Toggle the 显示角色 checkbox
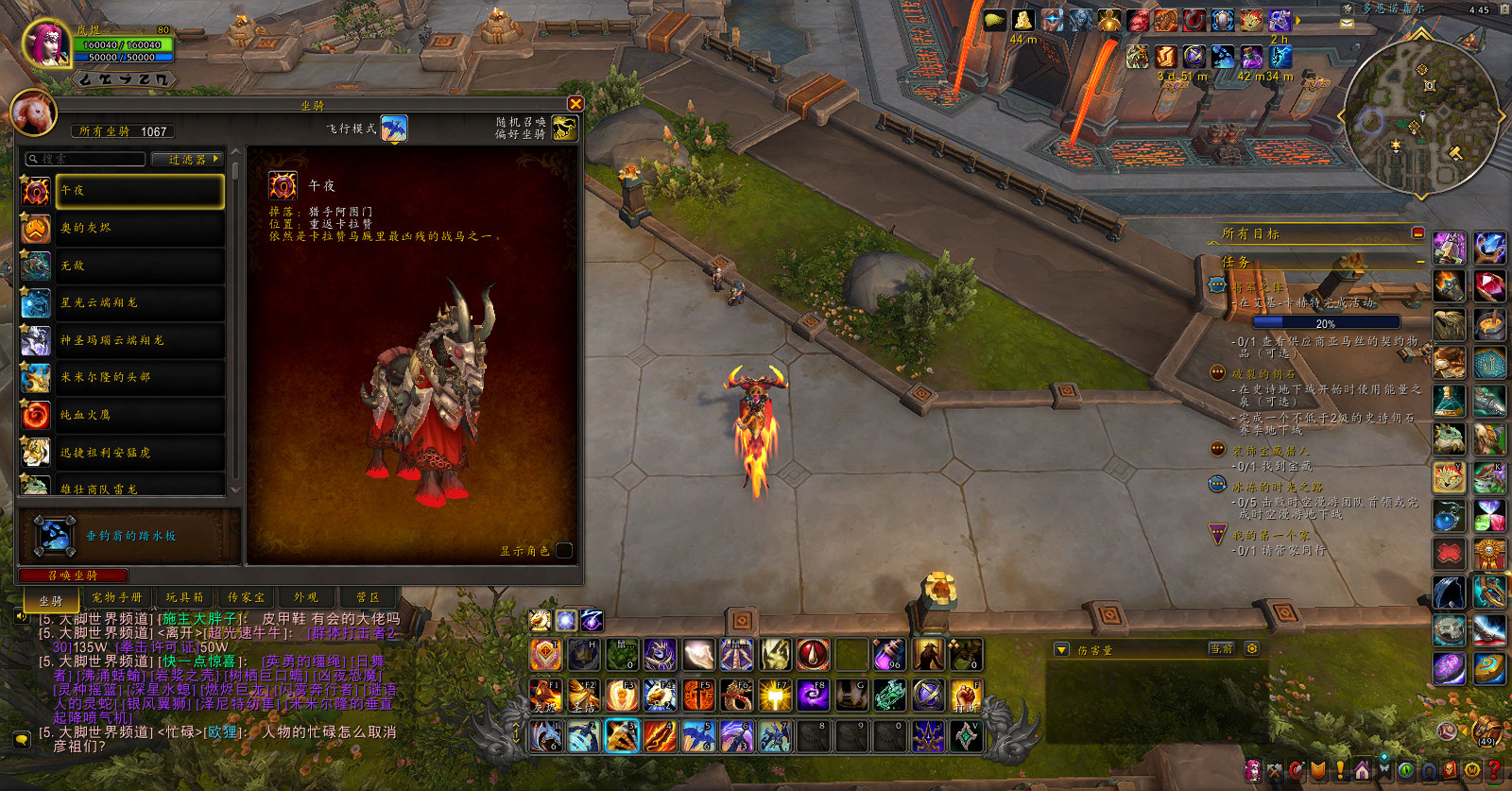 tap(564, 550)
